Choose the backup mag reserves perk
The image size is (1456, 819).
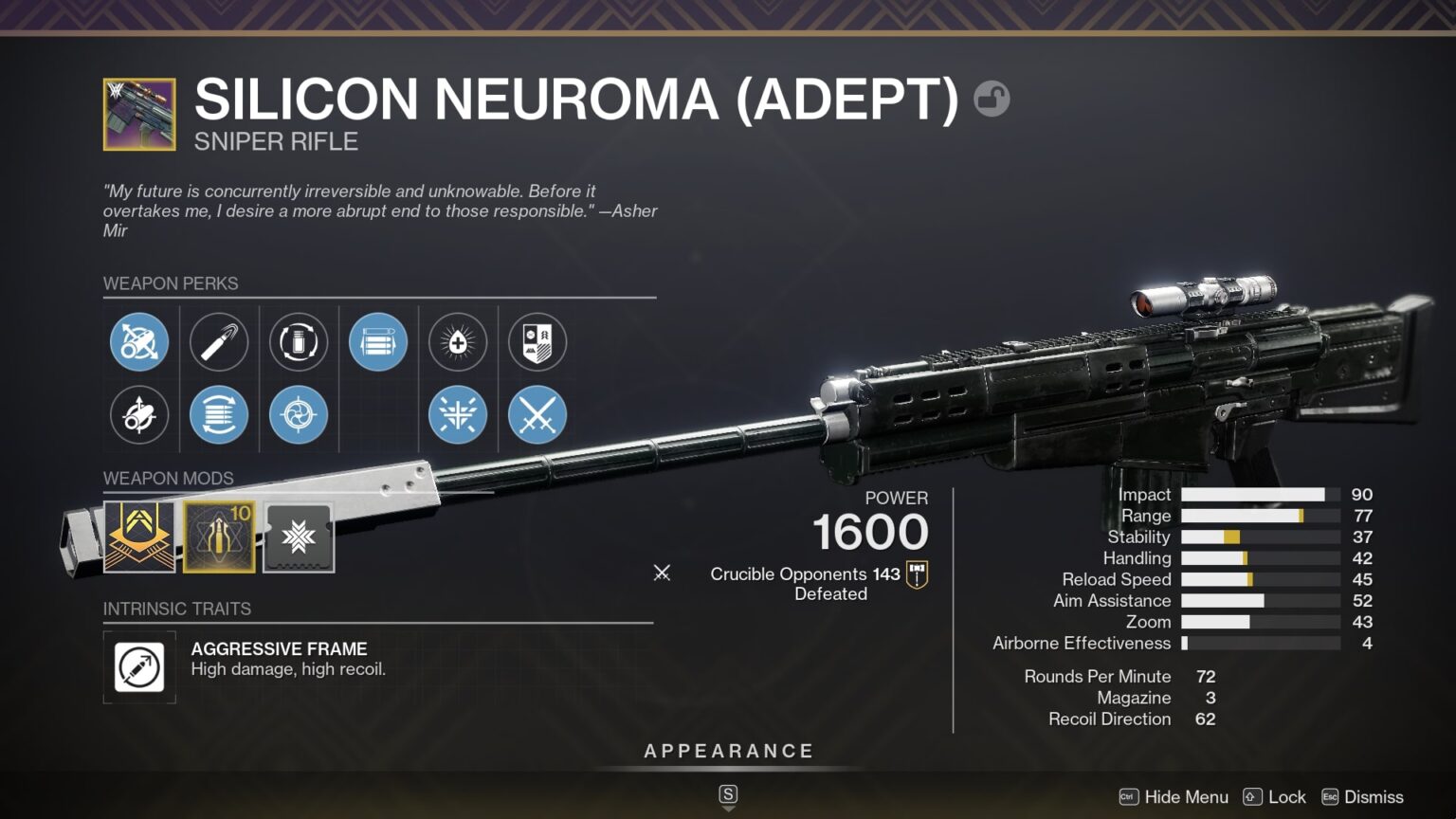tap(378, 342)
